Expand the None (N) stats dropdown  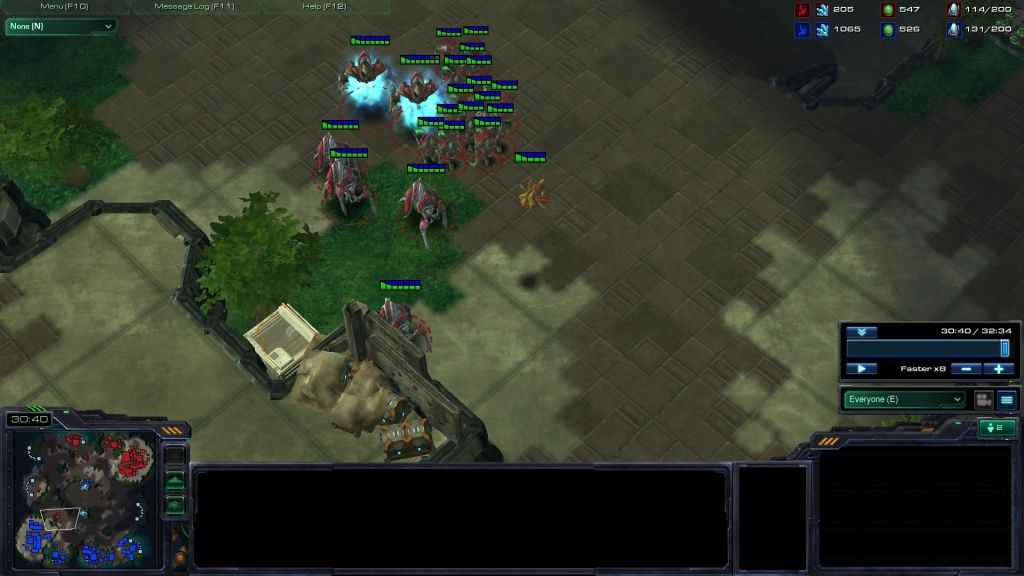coord(60,26)
